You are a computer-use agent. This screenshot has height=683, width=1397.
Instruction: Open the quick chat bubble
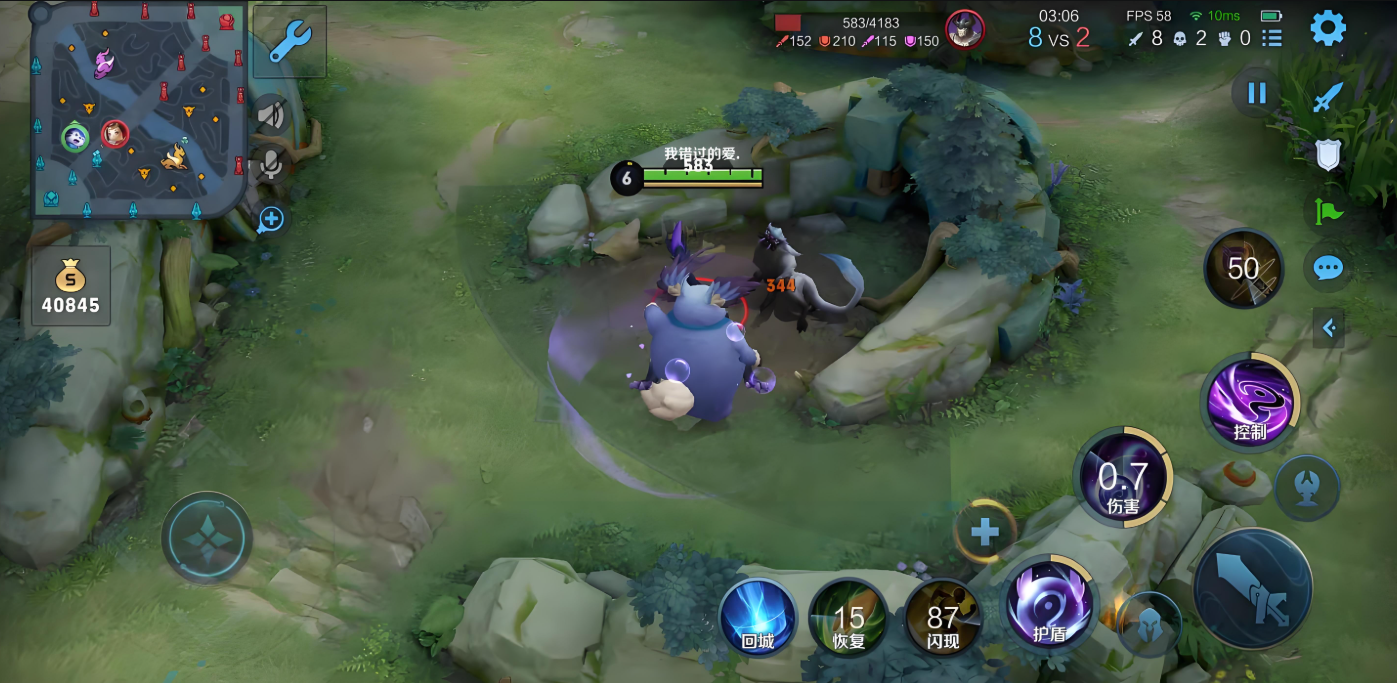tap(1327, 268)
